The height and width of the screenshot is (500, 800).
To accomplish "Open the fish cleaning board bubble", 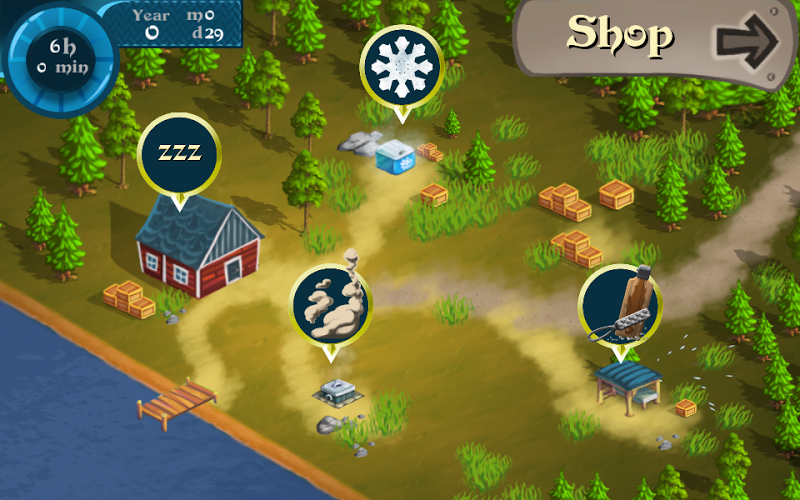I will pyautogui.click(x=620, y=305).
